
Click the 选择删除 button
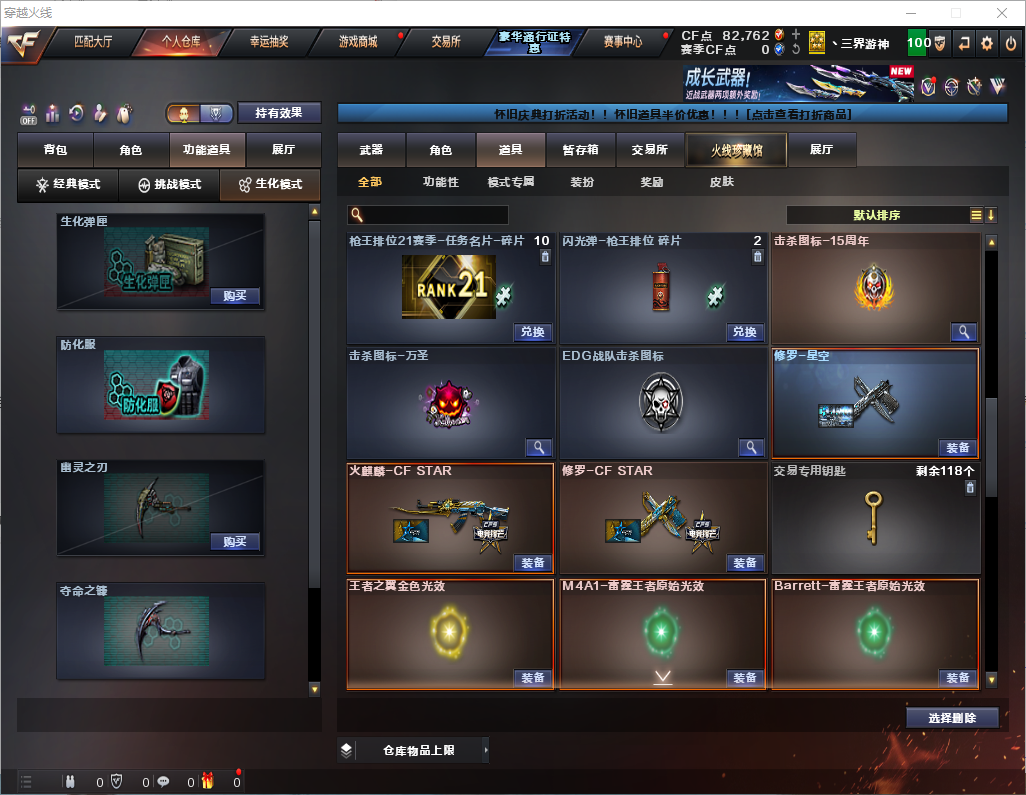952,718
